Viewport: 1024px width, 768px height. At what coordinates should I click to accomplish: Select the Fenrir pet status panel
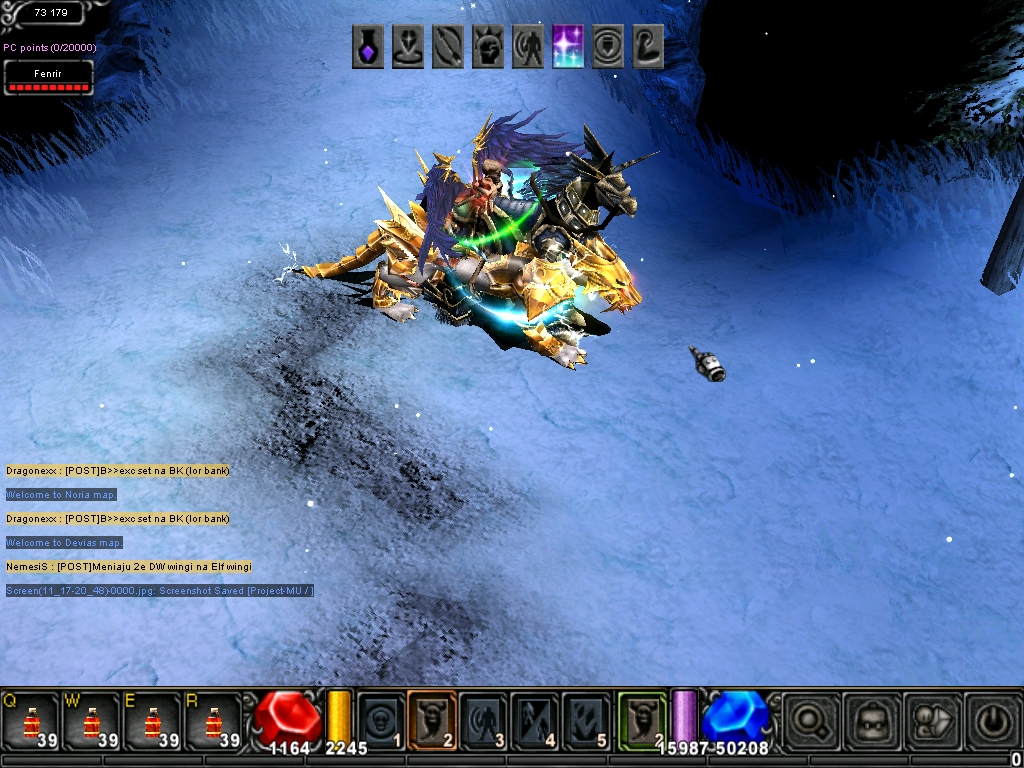click(x=48, y=78)
